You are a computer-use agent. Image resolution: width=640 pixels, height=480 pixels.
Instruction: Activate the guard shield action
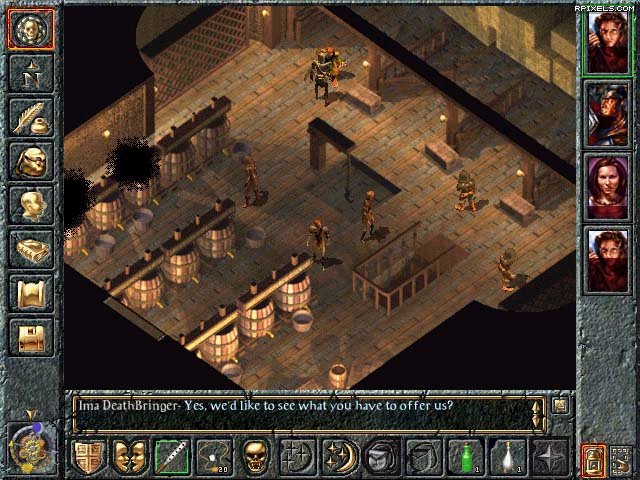tap(89, 457)
